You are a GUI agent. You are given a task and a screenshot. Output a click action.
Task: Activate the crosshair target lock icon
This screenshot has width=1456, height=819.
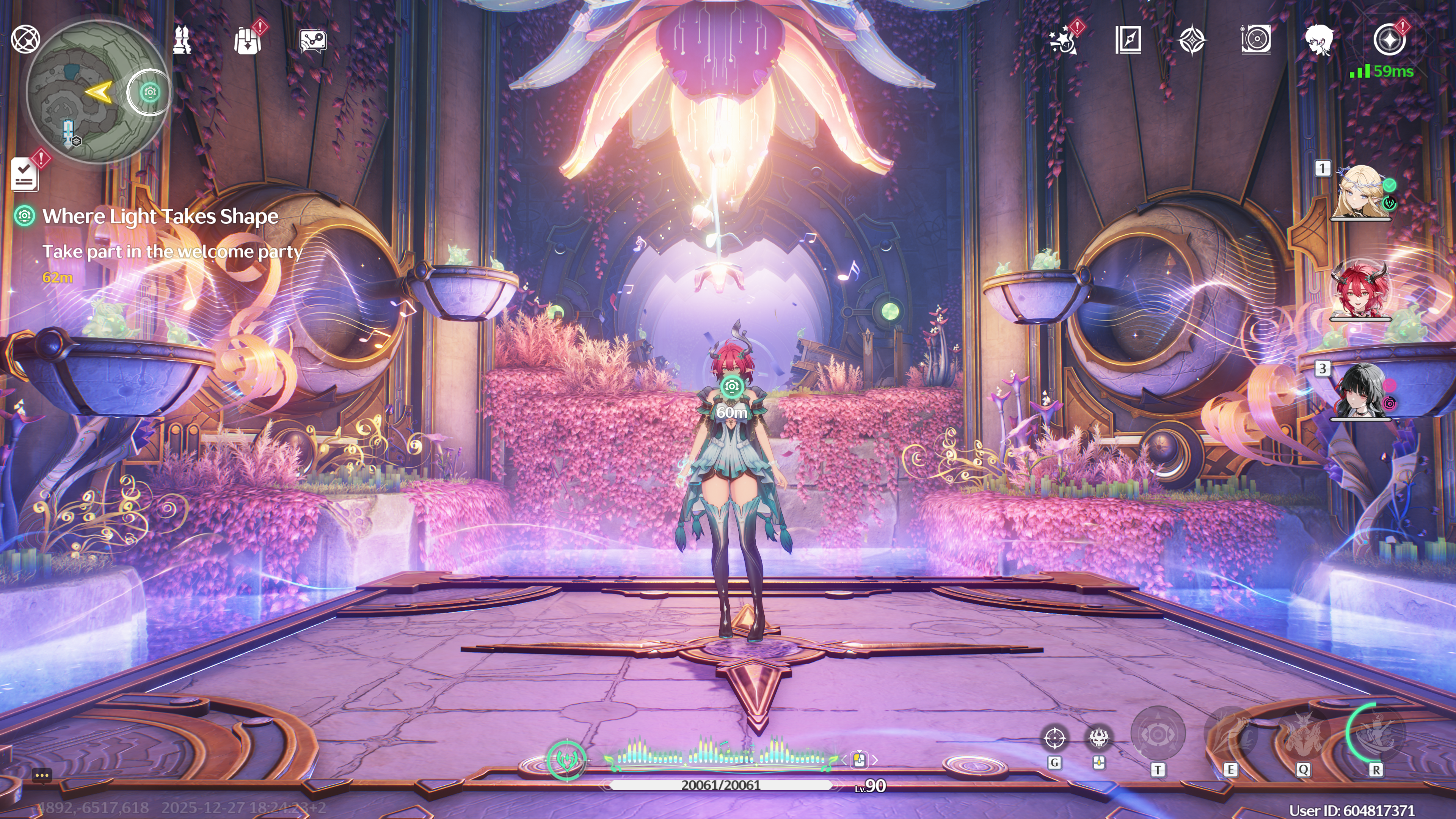pos(1055,738)
